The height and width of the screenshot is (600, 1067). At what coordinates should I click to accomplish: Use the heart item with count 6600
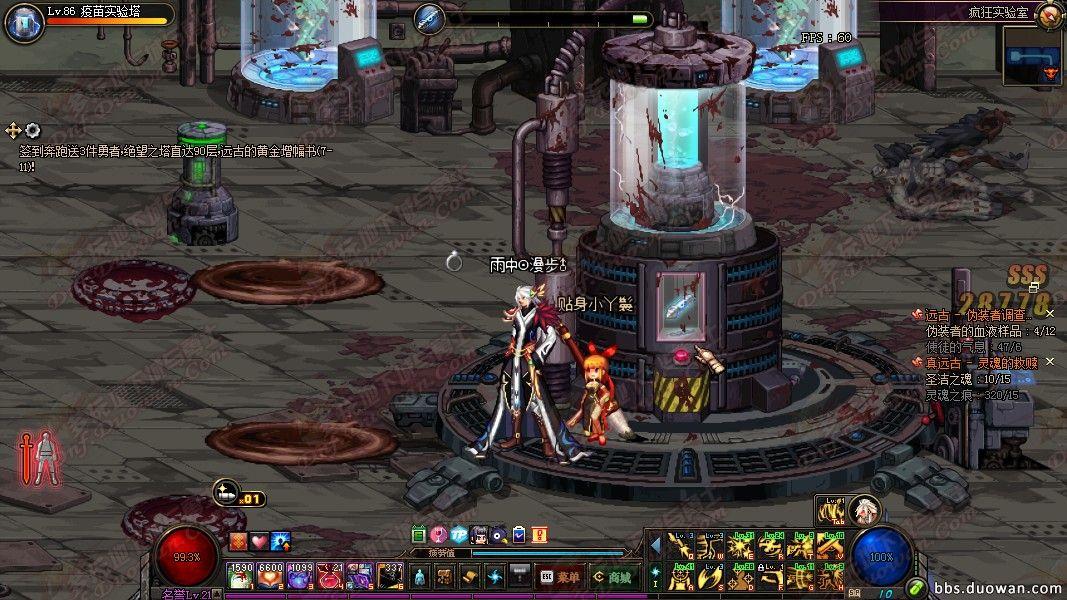[271, 577]
